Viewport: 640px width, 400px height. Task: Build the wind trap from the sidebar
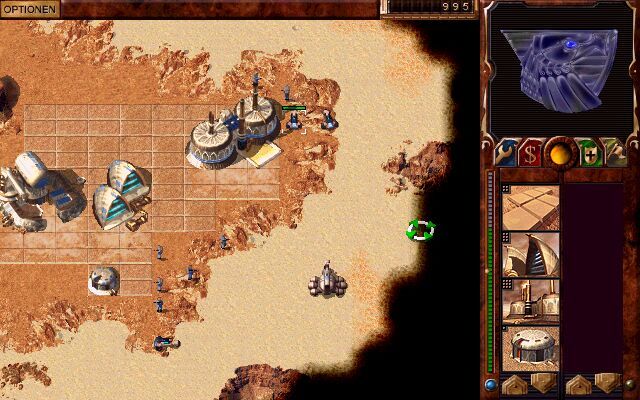point(530,254)
